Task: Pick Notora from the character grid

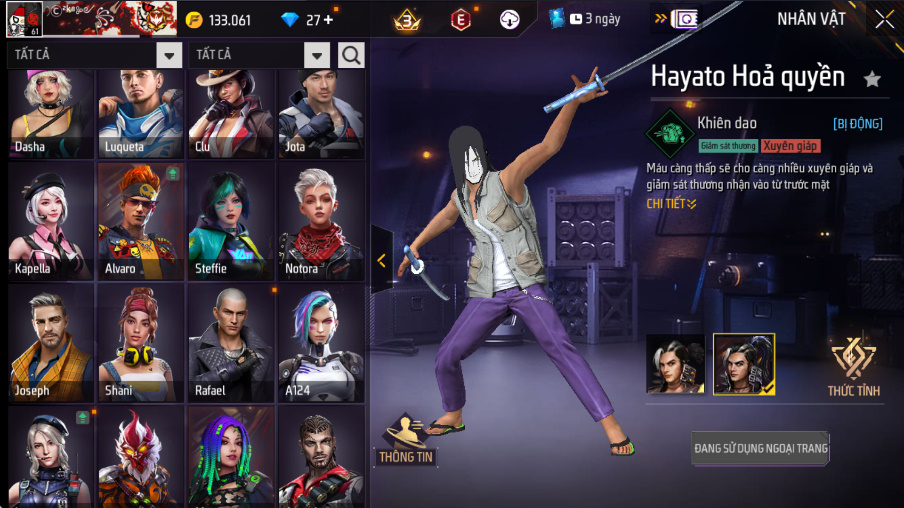Action: [321, 222]
